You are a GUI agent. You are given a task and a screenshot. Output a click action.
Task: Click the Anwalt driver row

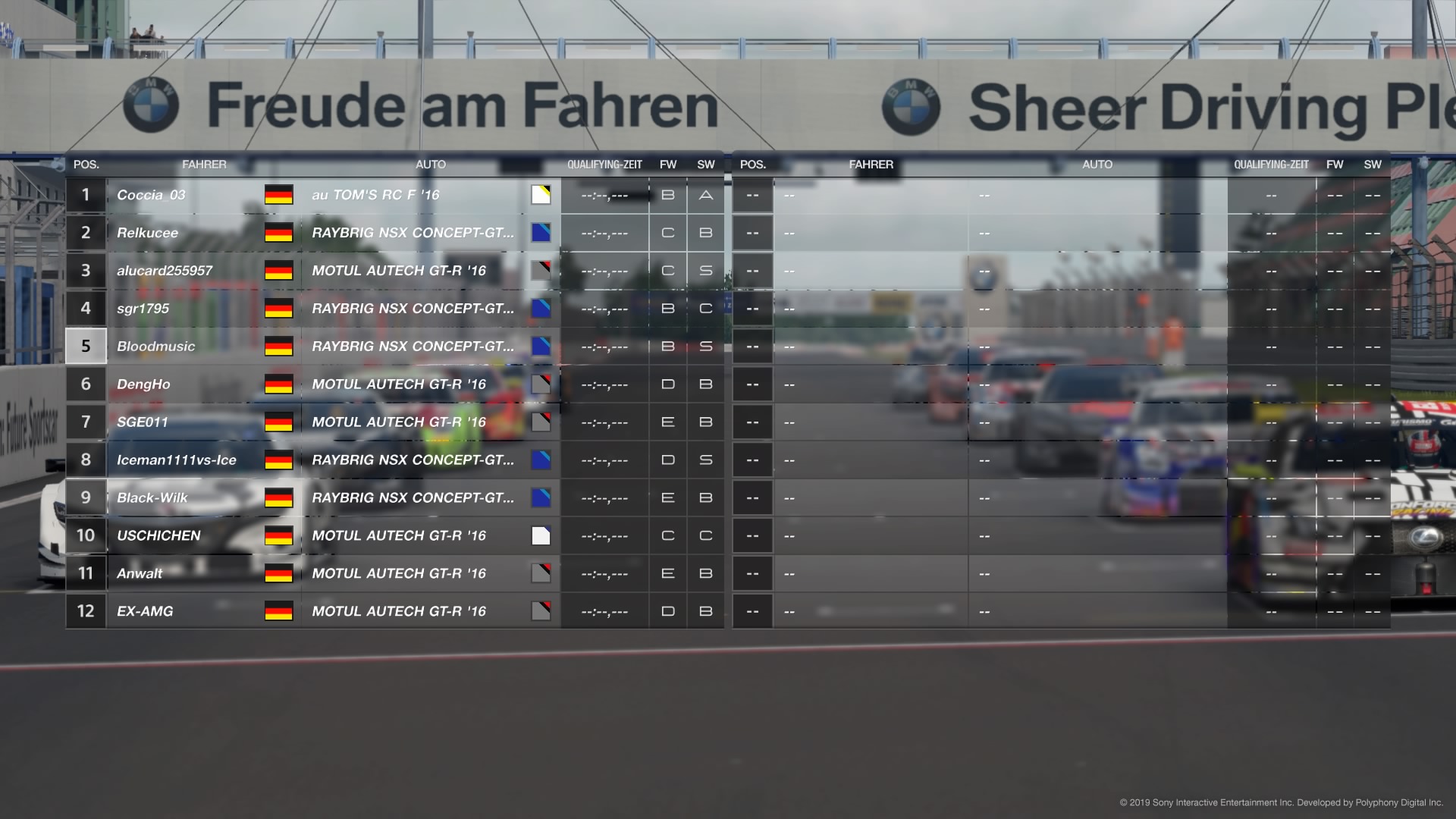(x=140, y=574)
